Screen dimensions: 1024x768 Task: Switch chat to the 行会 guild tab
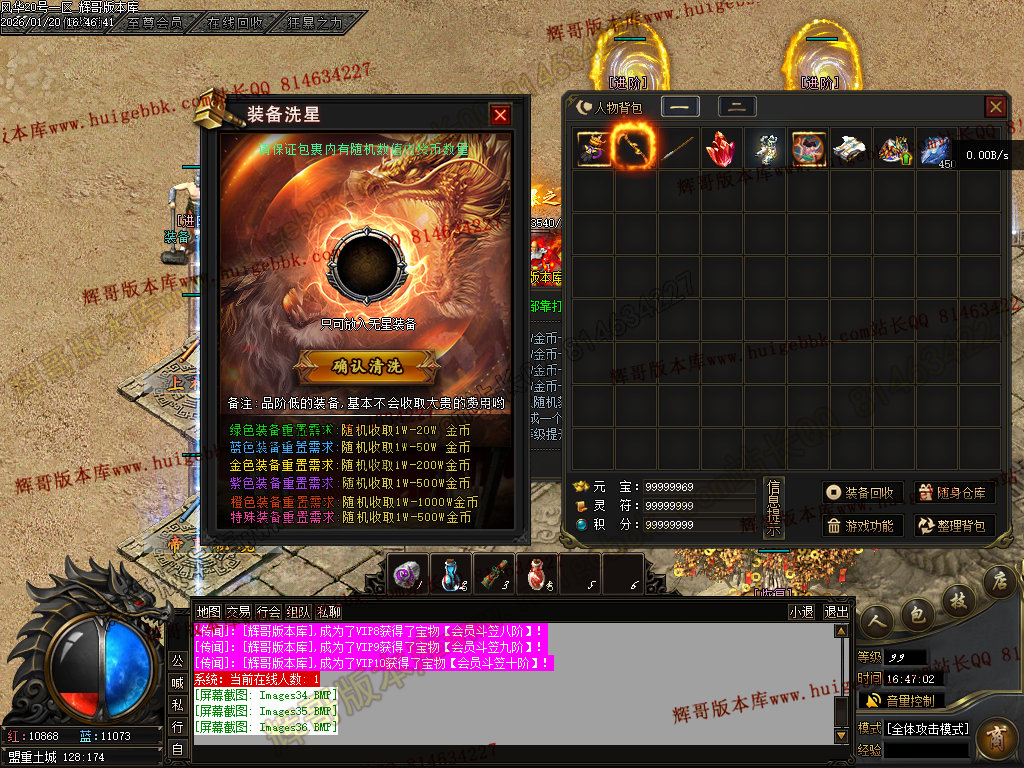tap(269, 612)
